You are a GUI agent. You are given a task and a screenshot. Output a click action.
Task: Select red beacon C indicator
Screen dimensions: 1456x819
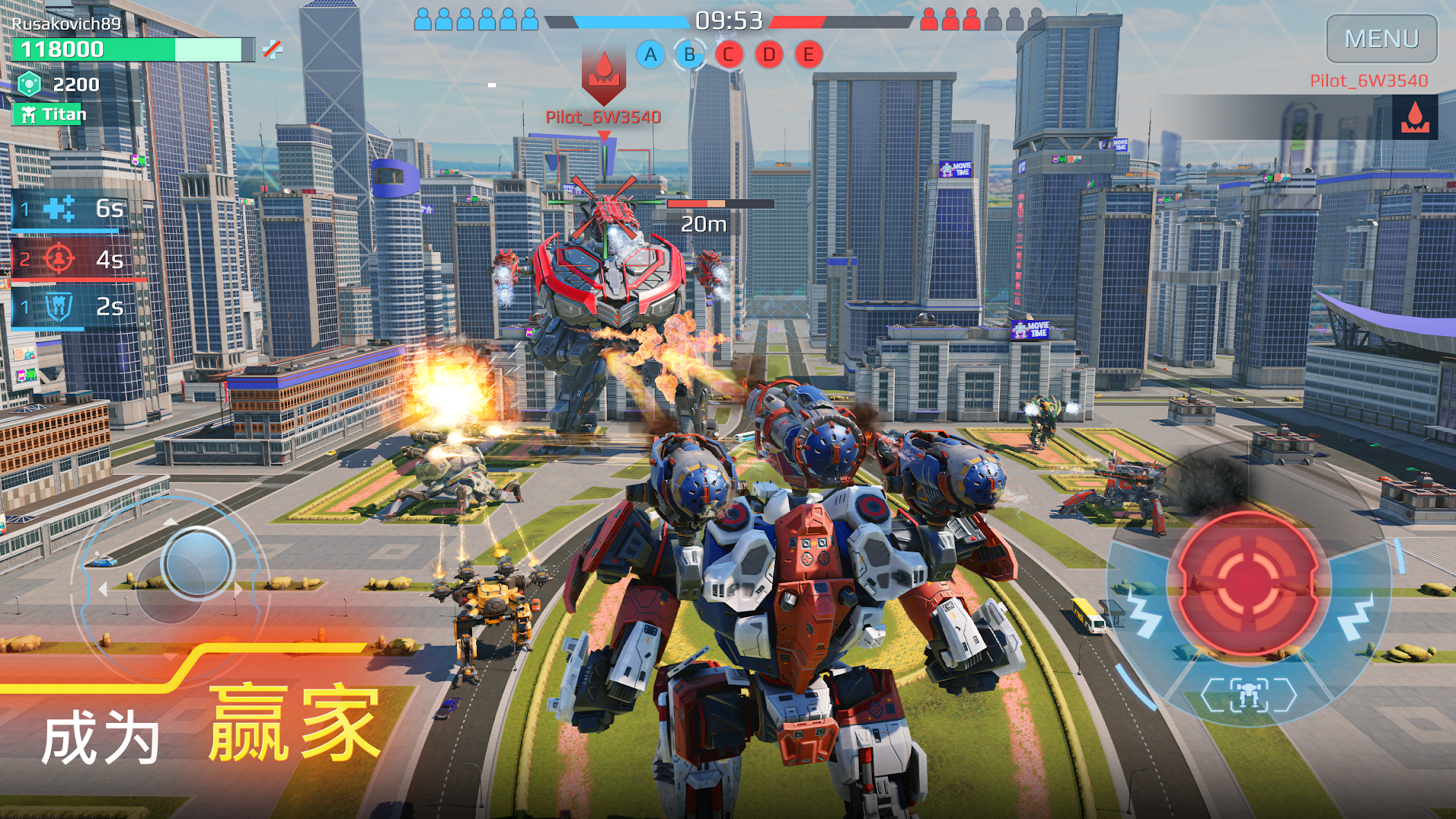click(x=728, y=55)
